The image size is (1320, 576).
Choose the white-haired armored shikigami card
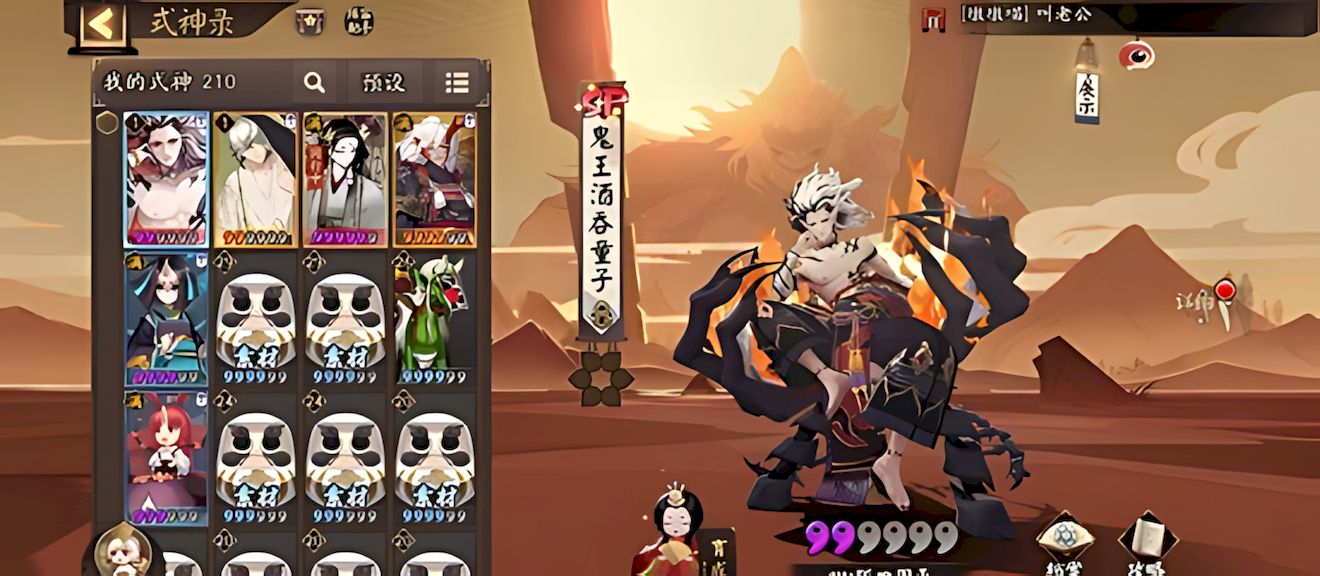point(434,179)
